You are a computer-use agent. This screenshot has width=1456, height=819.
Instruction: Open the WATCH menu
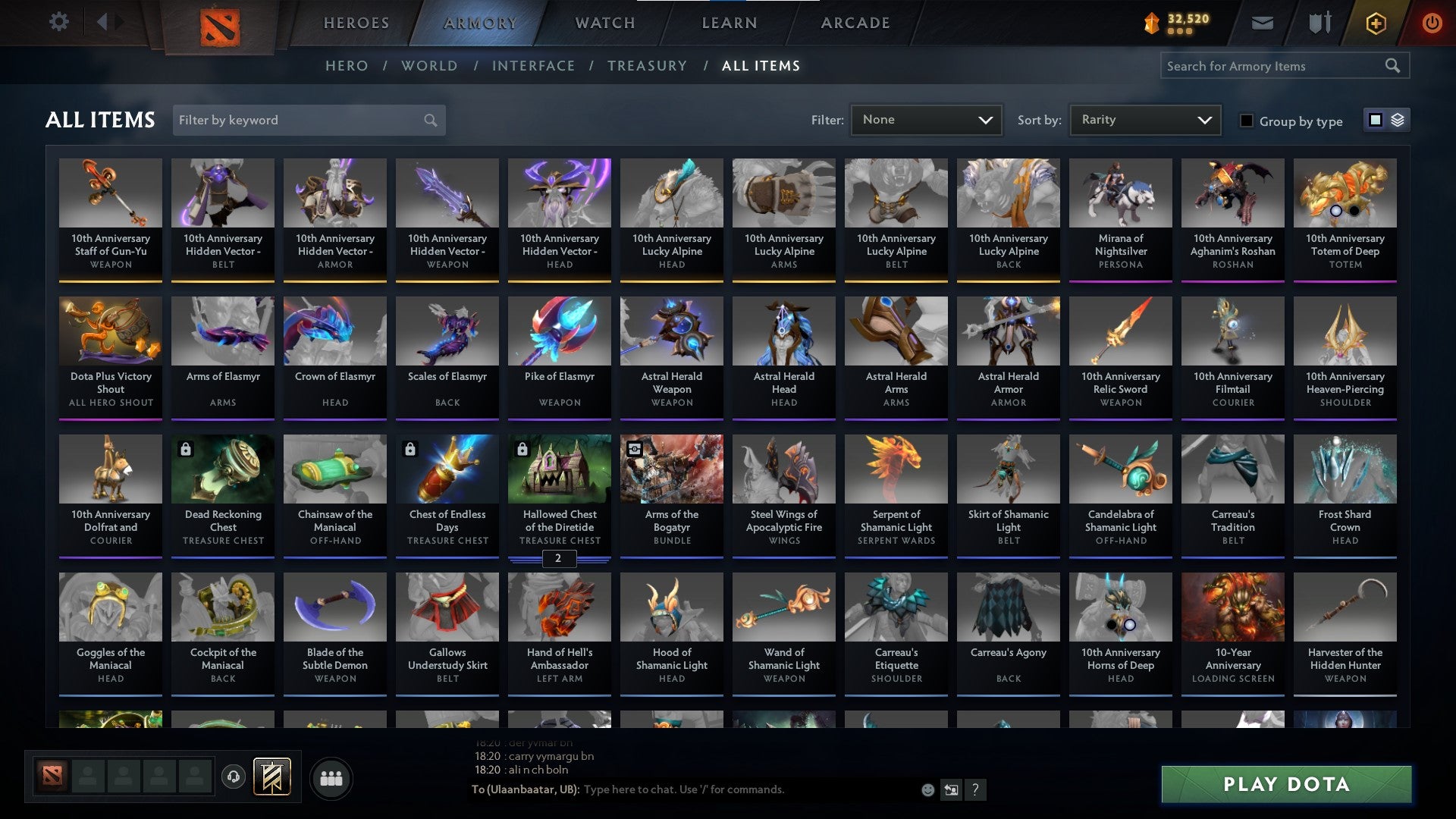[605, 23]
